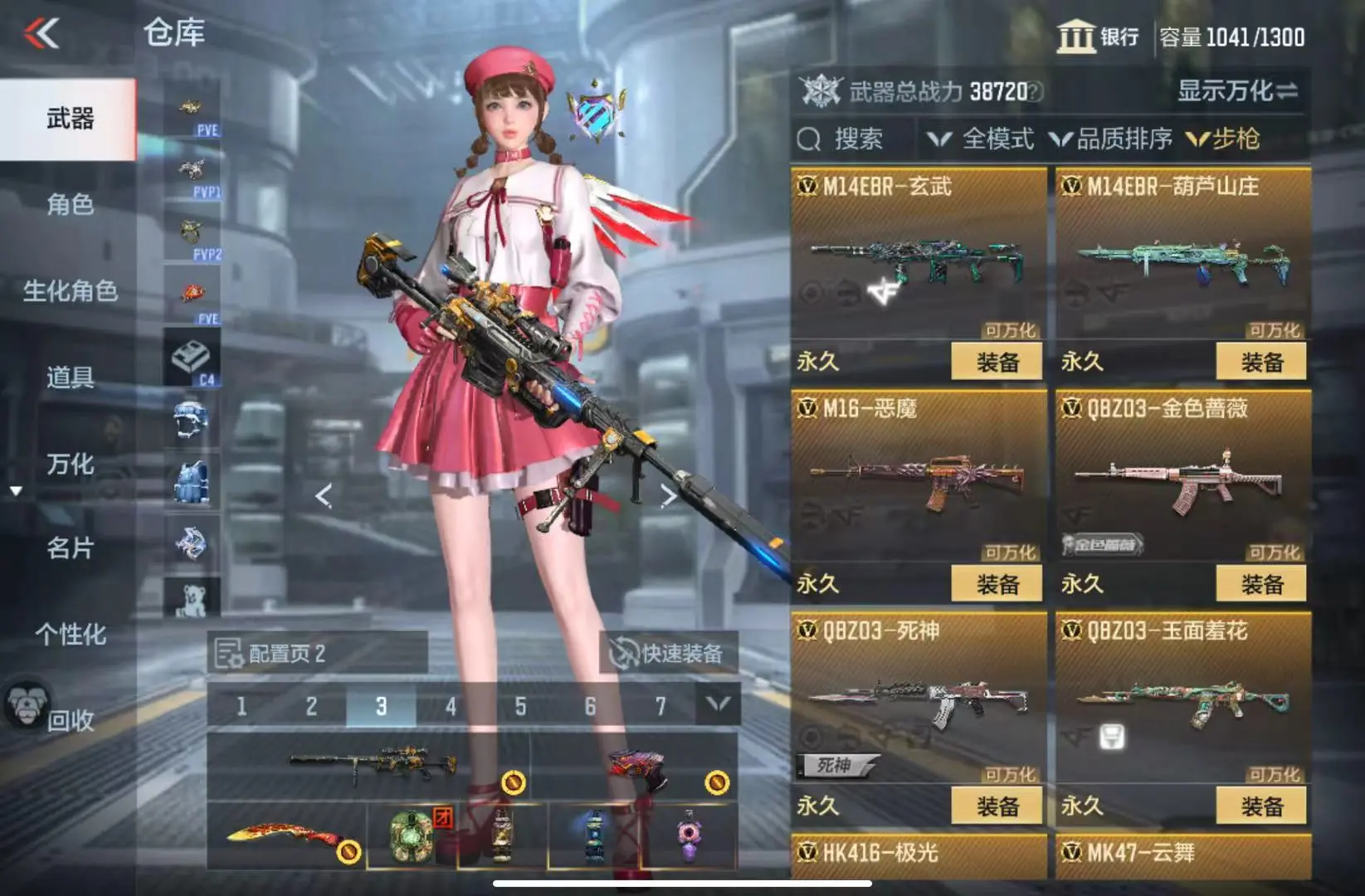Equip the M14EBR-玄武 rifle
Viewport: 1365px width, 896px height.
pos(996,363)
